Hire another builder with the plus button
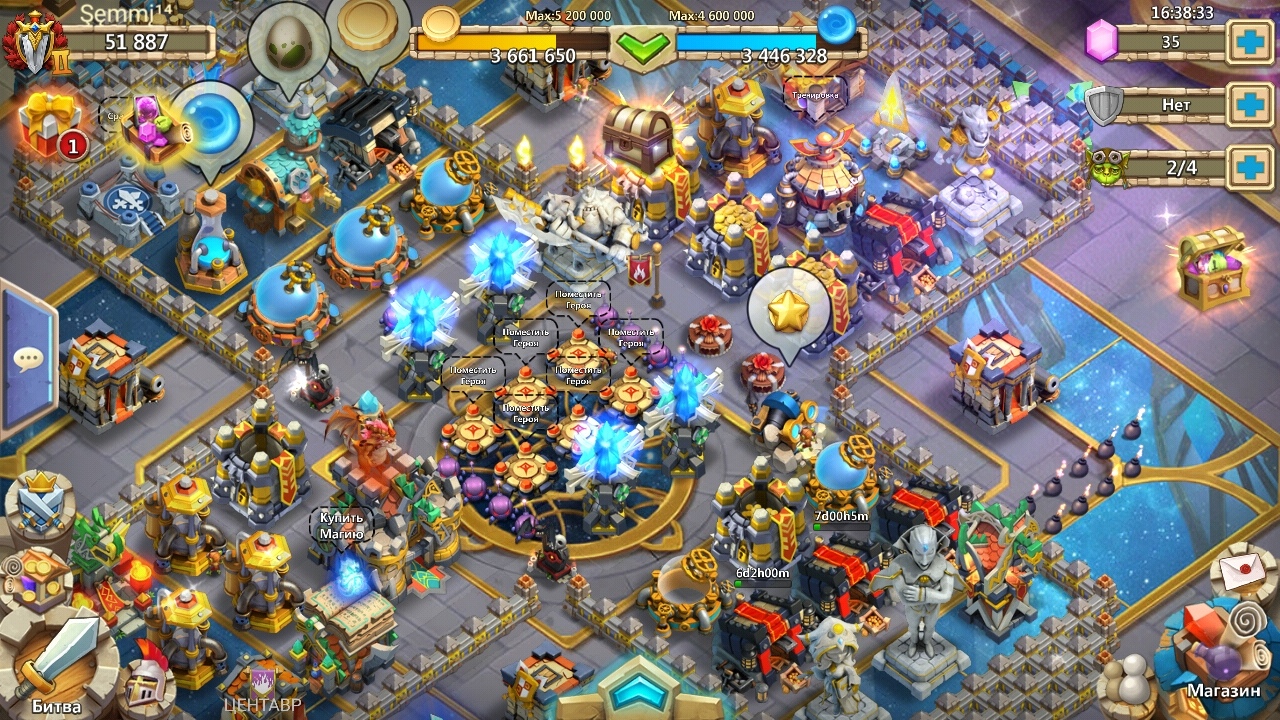This screenshot has width=1280, height=720. tap(1251, 167)
